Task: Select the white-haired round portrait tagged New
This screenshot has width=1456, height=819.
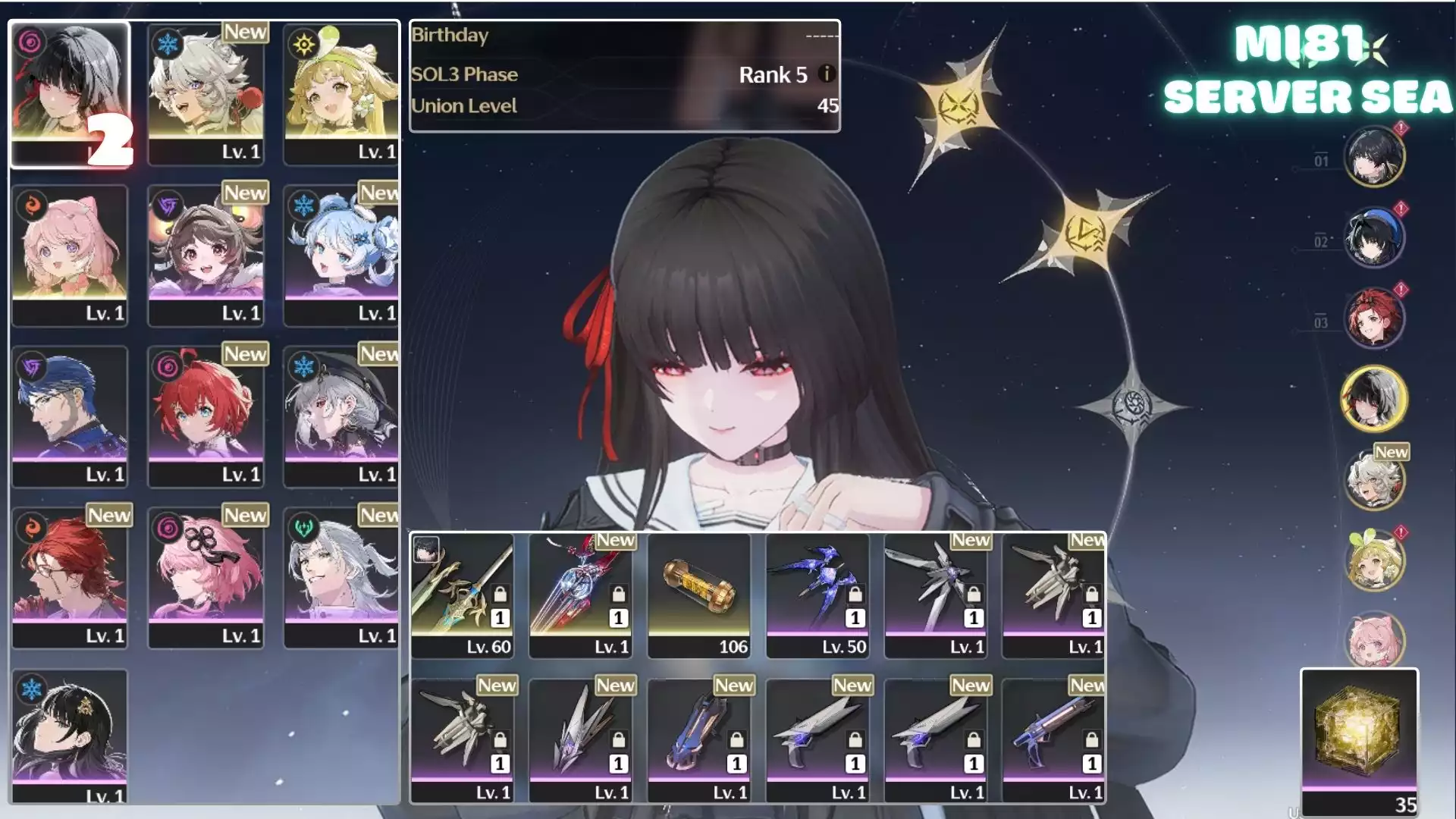Action: 1374,480
